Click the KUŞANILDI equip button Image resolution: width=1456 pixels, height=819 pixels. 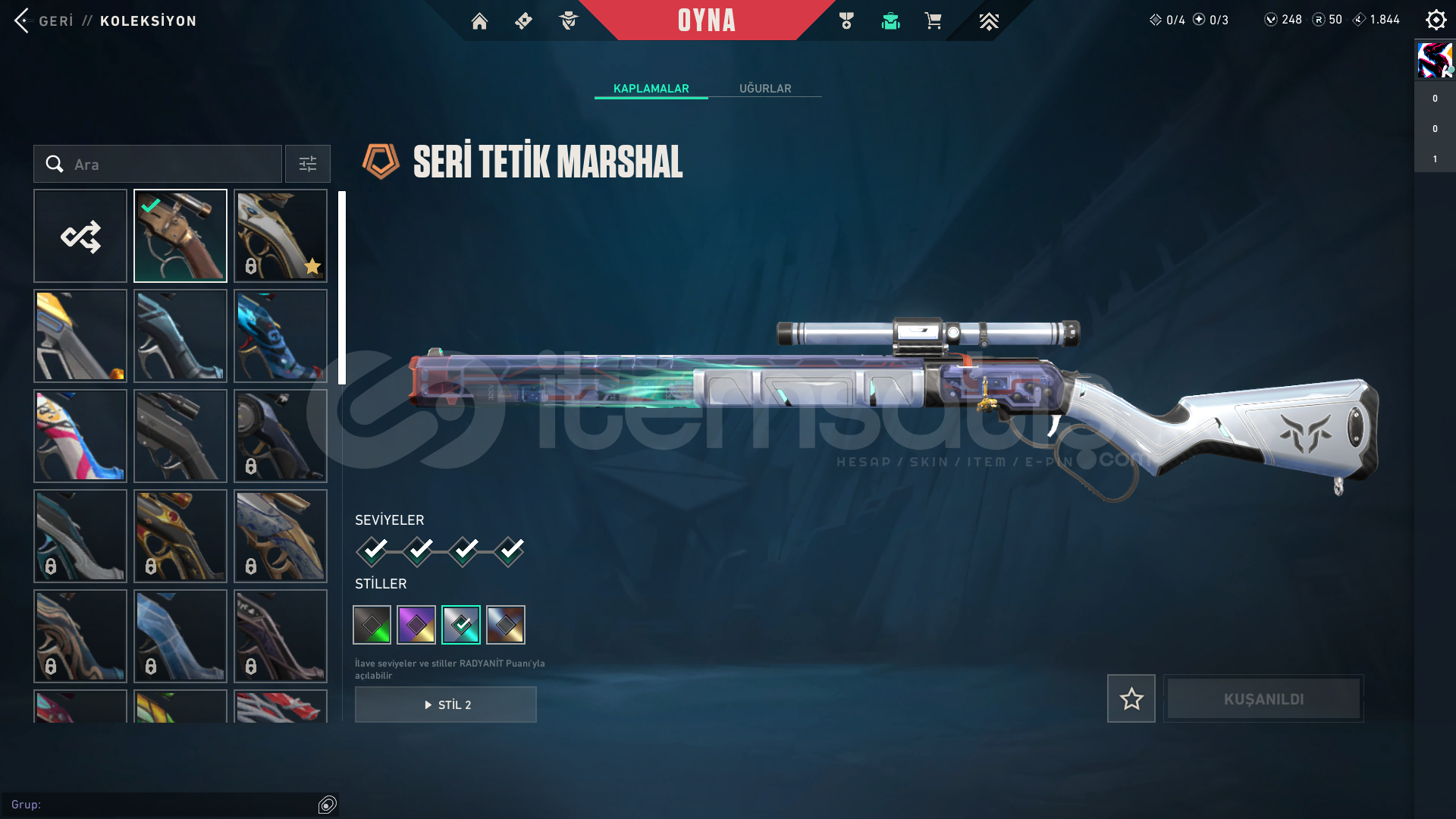(1263, 698)
